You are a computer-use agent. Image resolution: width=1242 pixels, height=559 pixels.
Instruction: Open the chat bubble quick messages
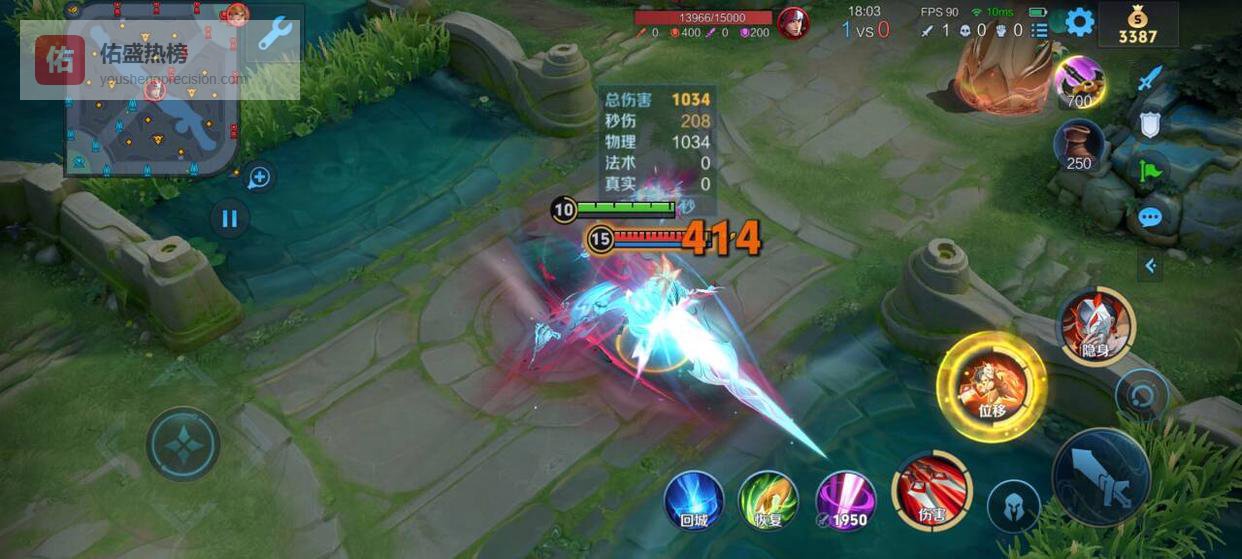pos(1150,217)
